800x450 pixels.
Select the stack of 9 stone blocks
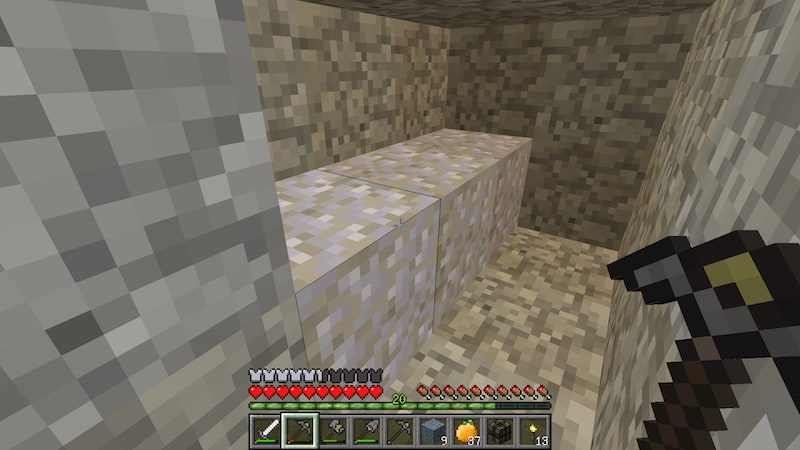coord(433,431)
